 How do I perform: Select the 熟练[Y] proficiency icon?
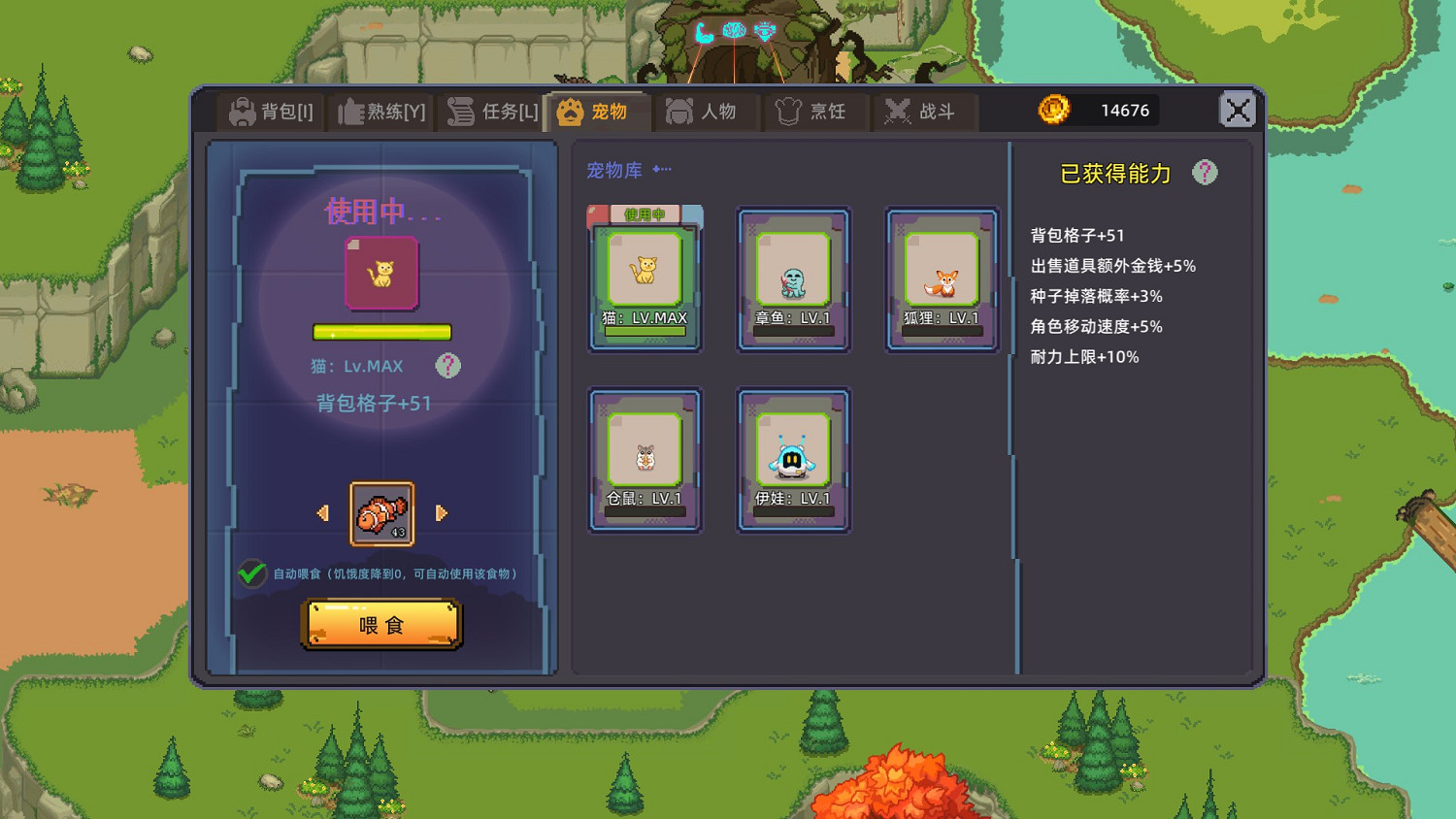click(x=349, y=111)
